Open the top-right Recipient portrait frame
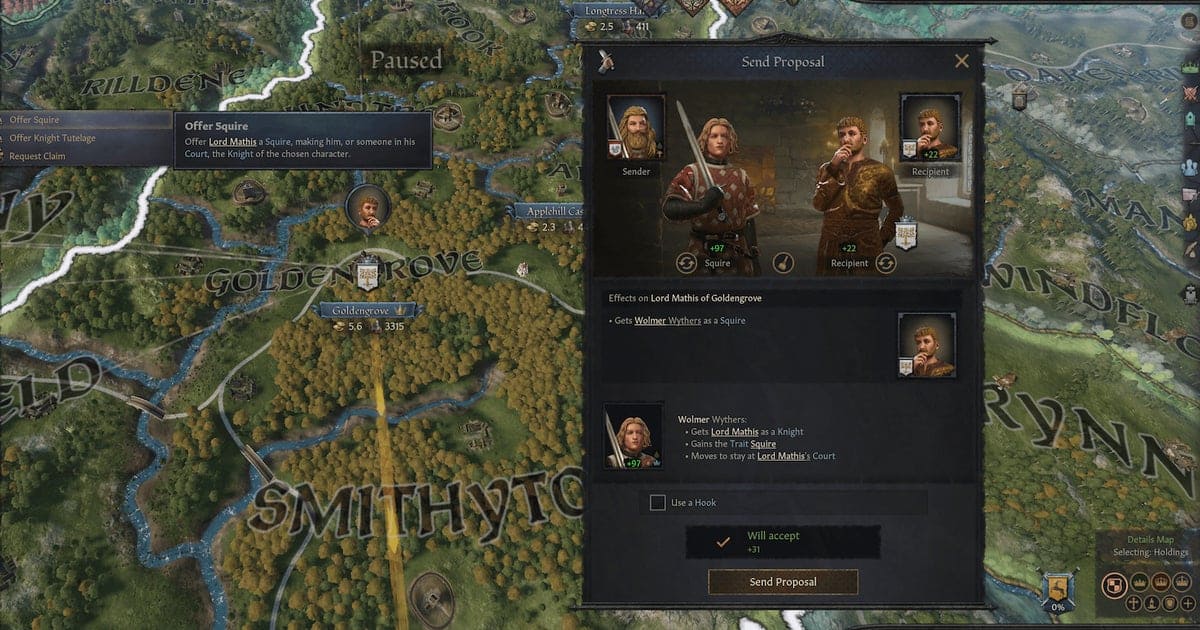The image size is (1200, 630). pos(930,127)
